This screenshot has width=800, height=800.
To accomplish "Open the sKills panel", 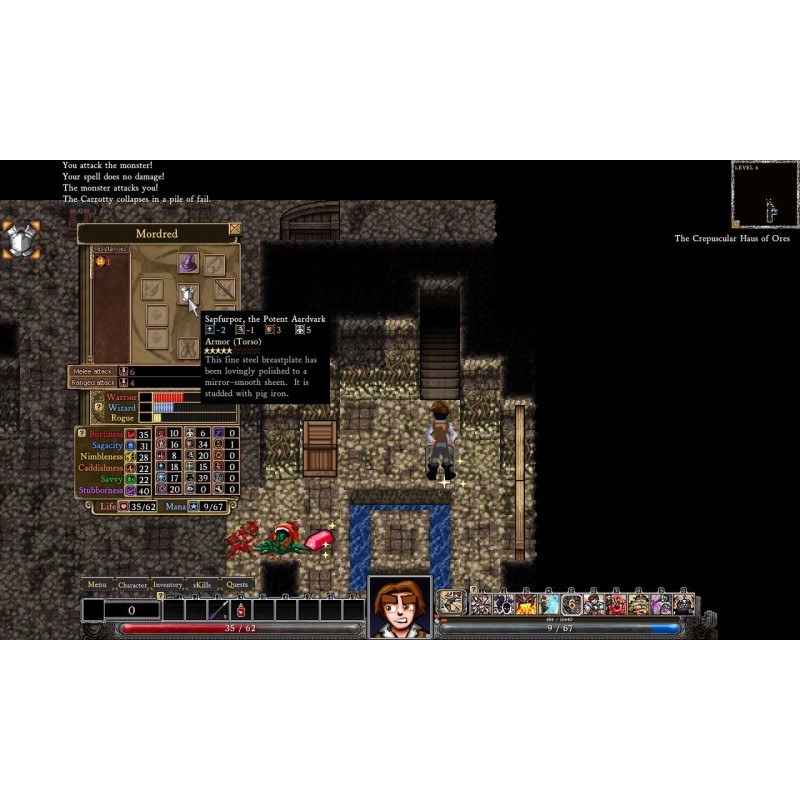I will coord(203,585).
